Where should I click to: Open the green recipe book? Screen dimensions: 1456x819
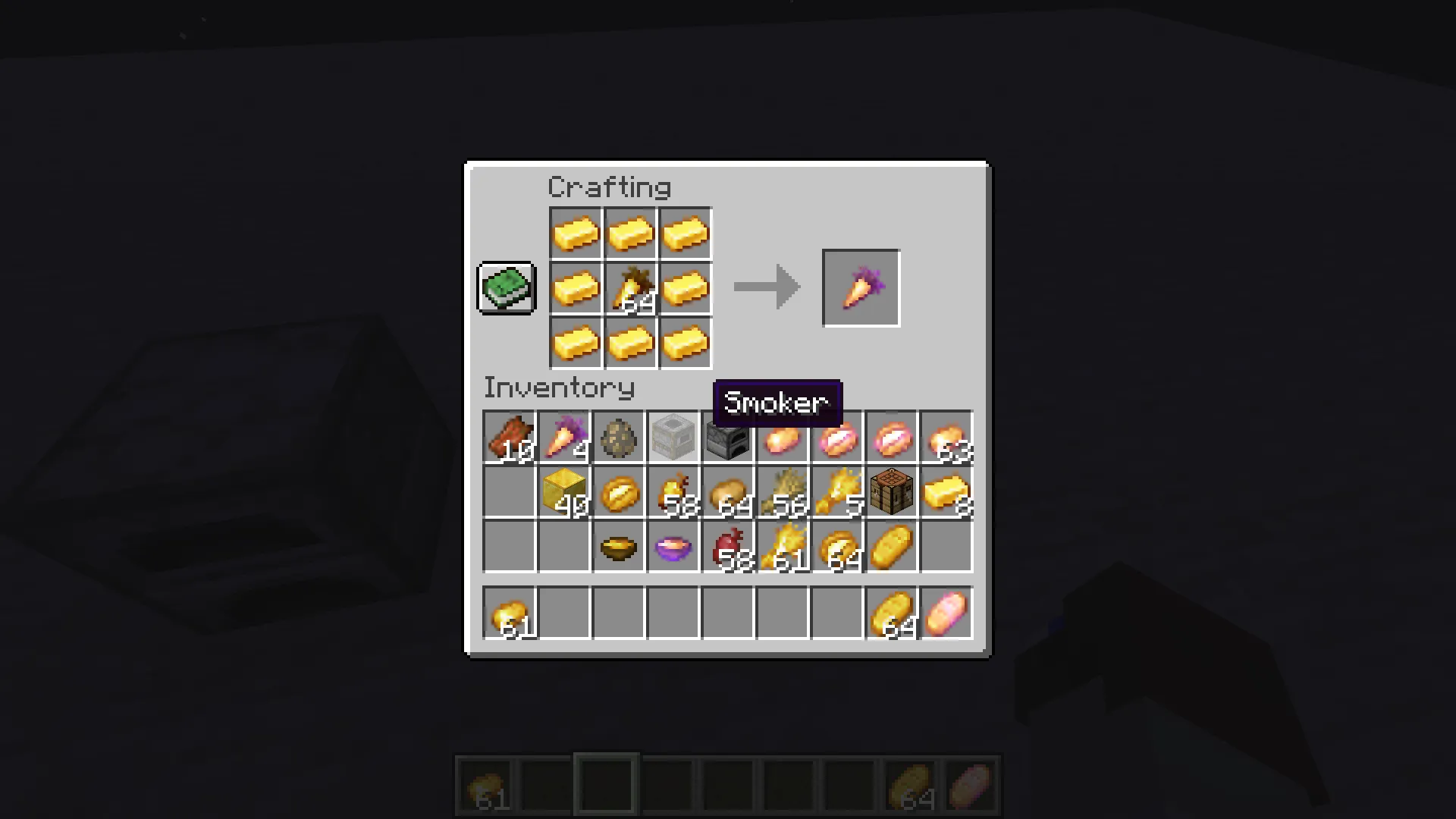coord(506,287)
